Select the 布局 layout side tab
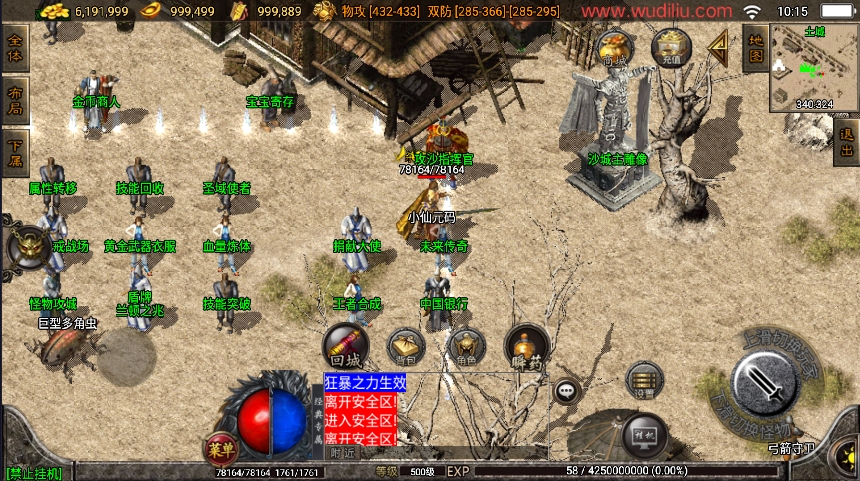This screenshot has height=481, width=860. coord(15,98)
